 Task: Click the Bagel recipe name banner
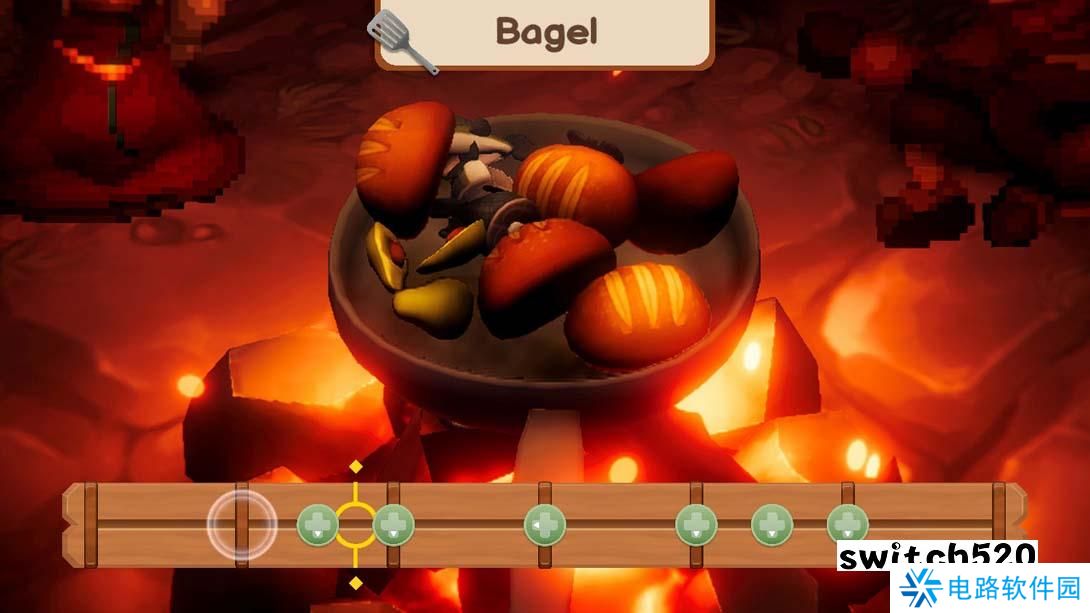[545, 32]
